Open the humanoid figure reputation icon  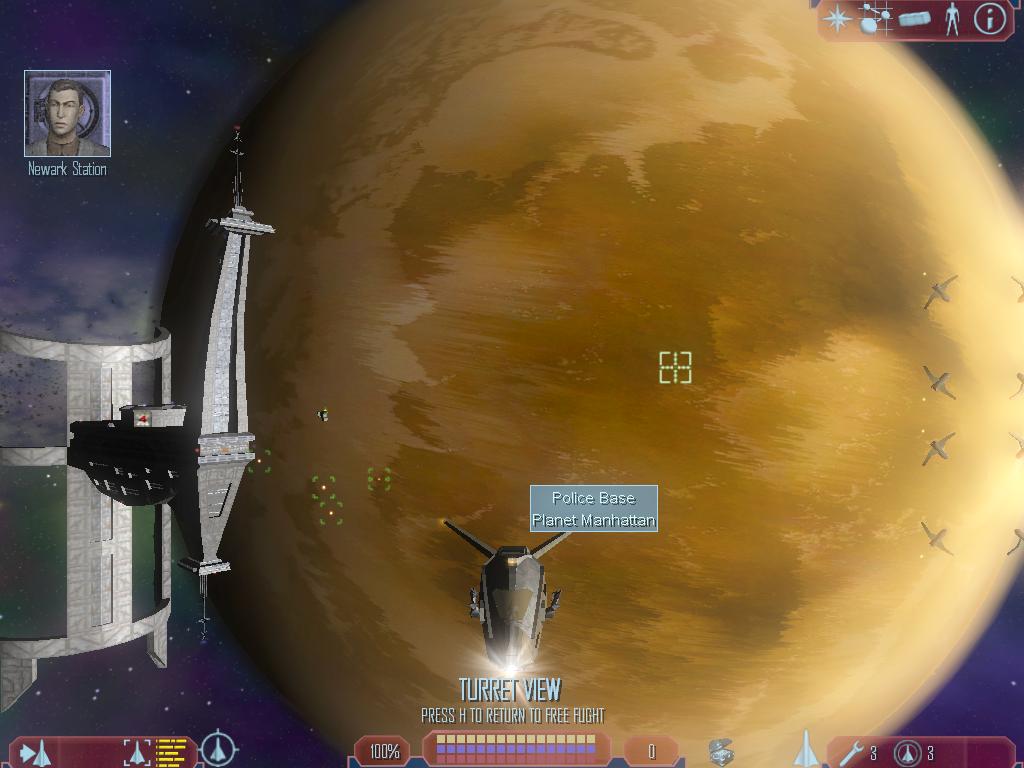tap(951, 18)
